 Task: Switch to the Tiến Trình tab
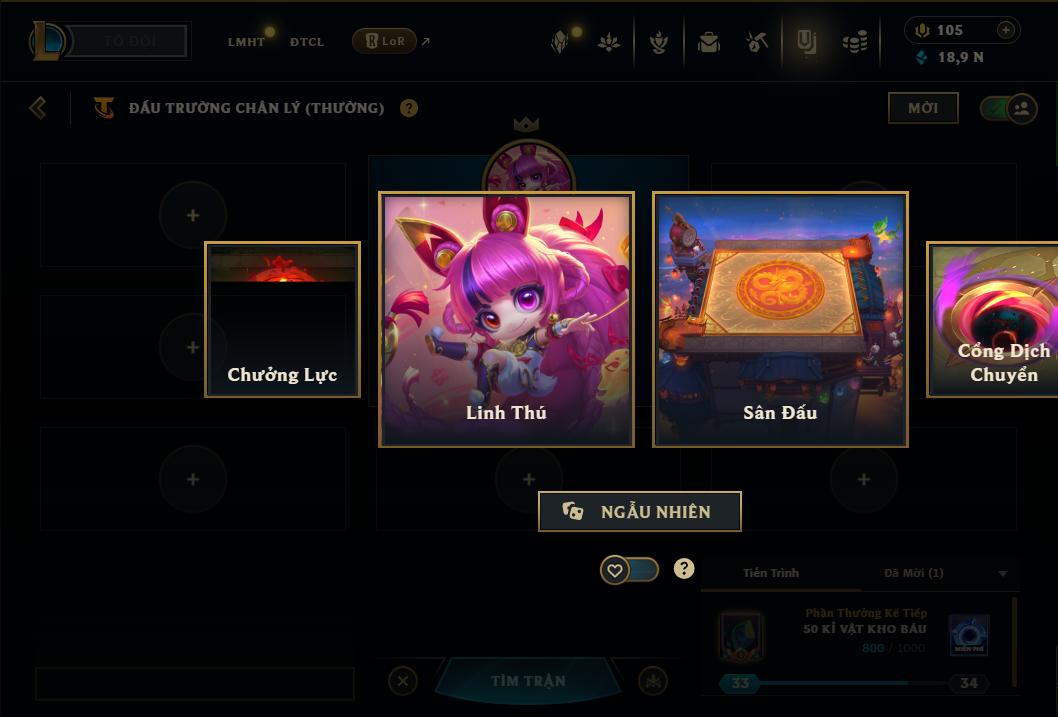771,573
